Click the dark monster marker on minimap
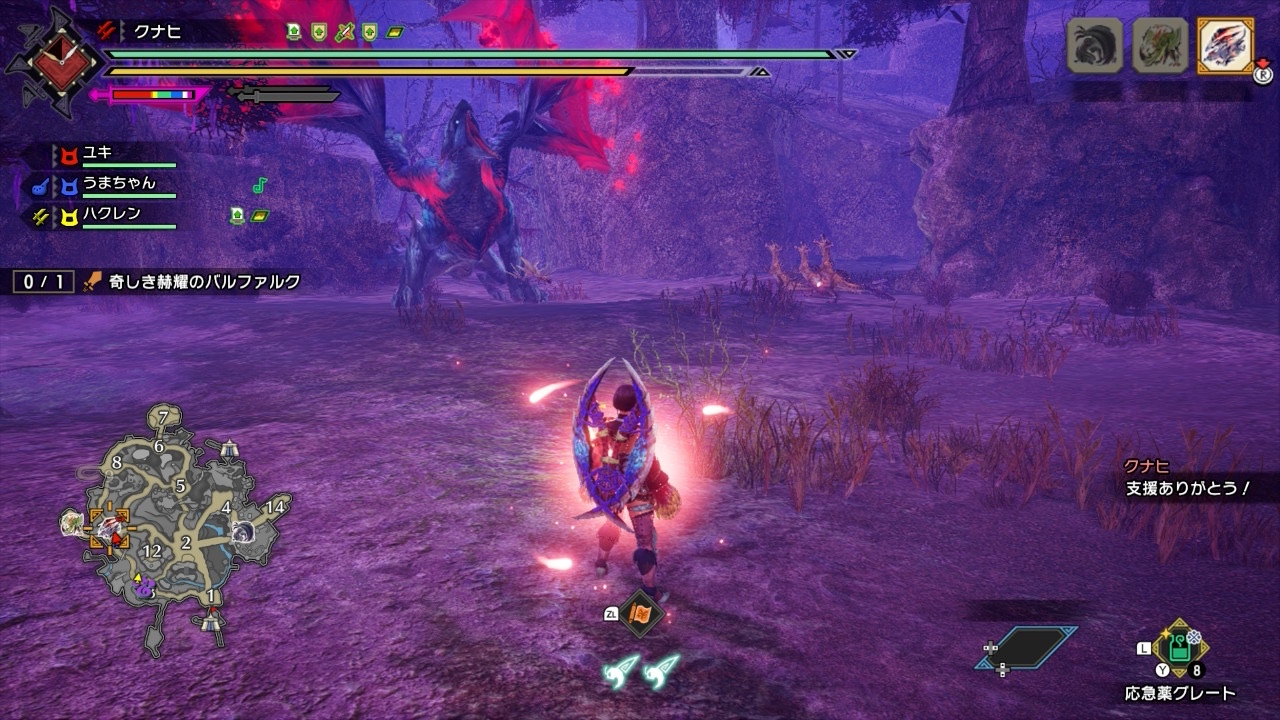1280x720 pixels. (x=243, y=533)
